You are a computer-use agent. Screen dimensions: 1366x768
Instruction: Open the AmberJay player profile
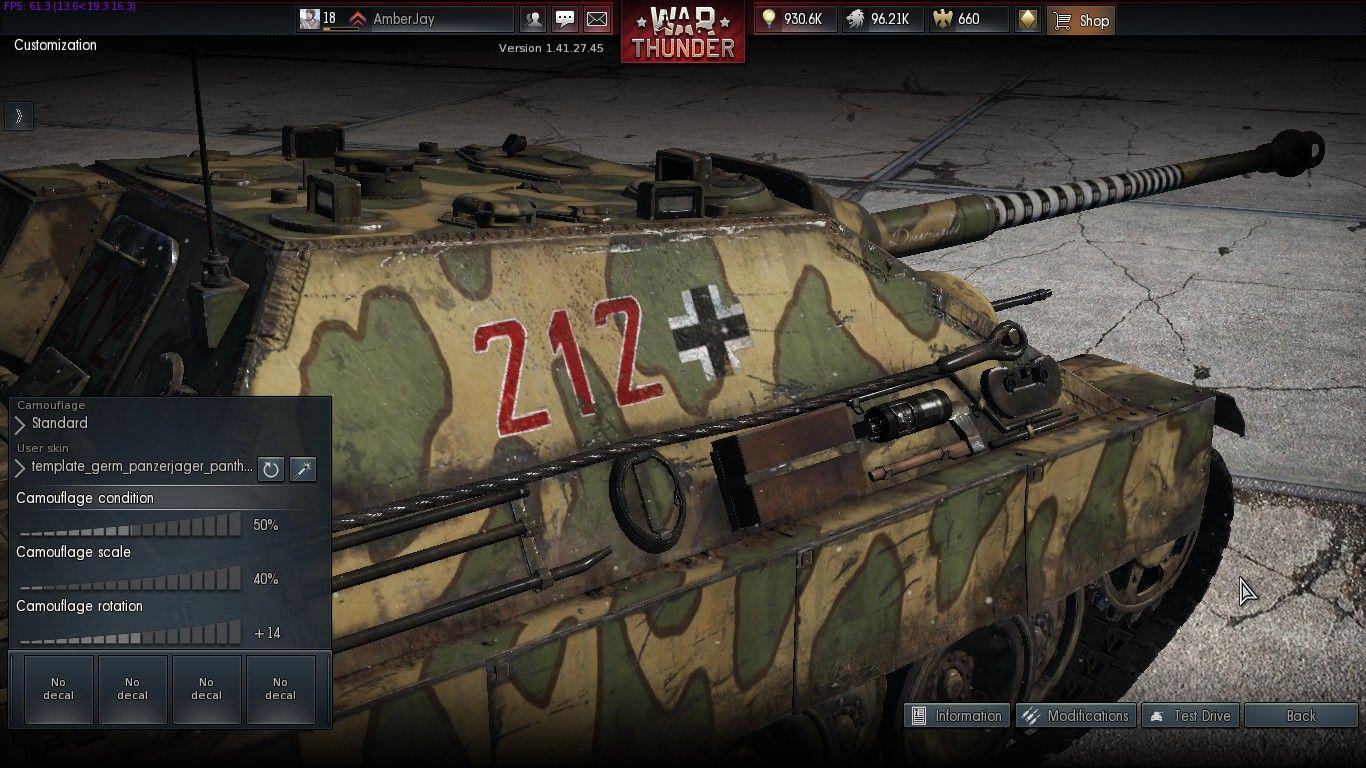pos(403,19)
